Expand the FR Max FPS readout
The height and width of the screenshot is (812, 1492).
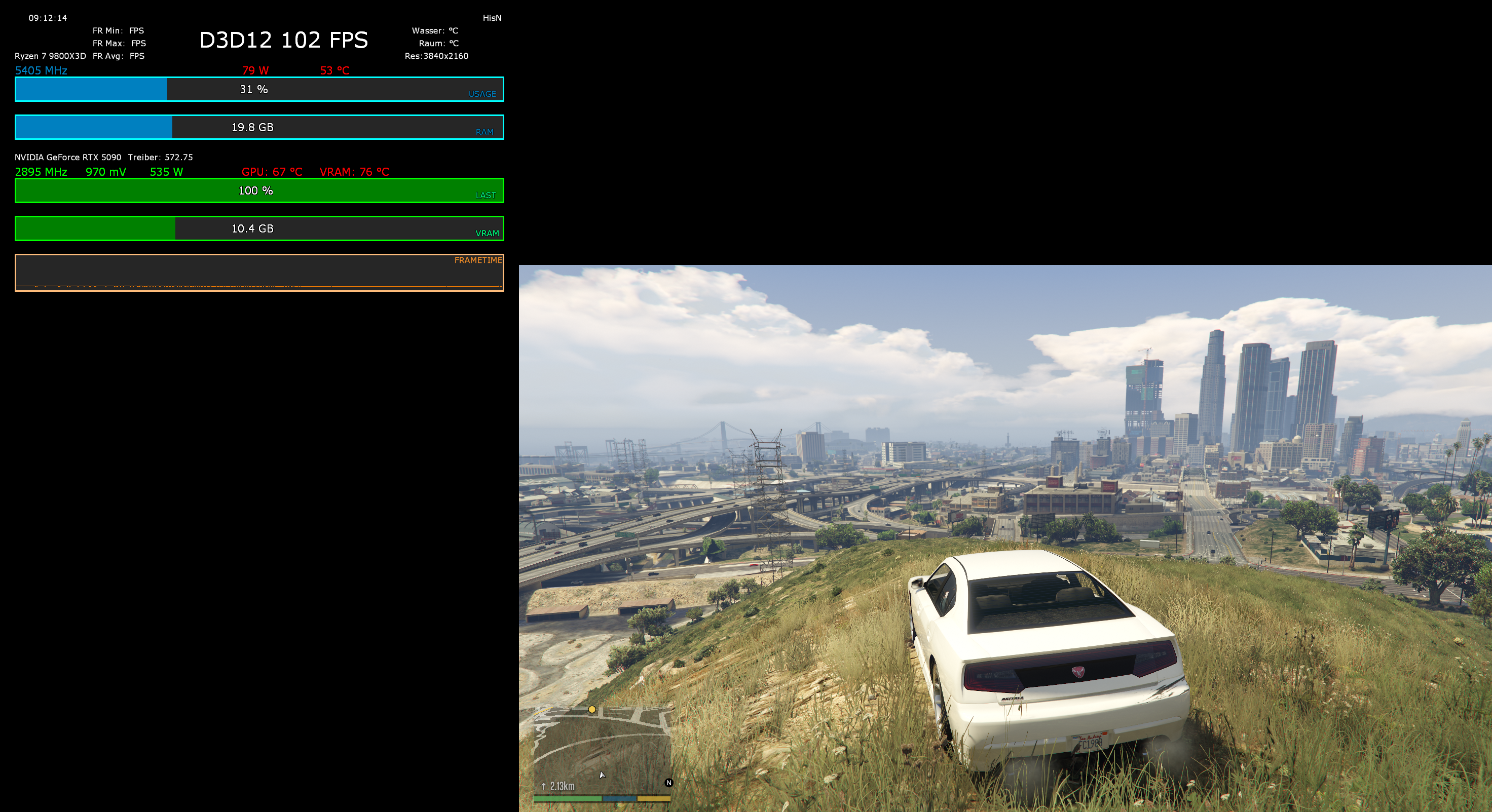point(119,43)
